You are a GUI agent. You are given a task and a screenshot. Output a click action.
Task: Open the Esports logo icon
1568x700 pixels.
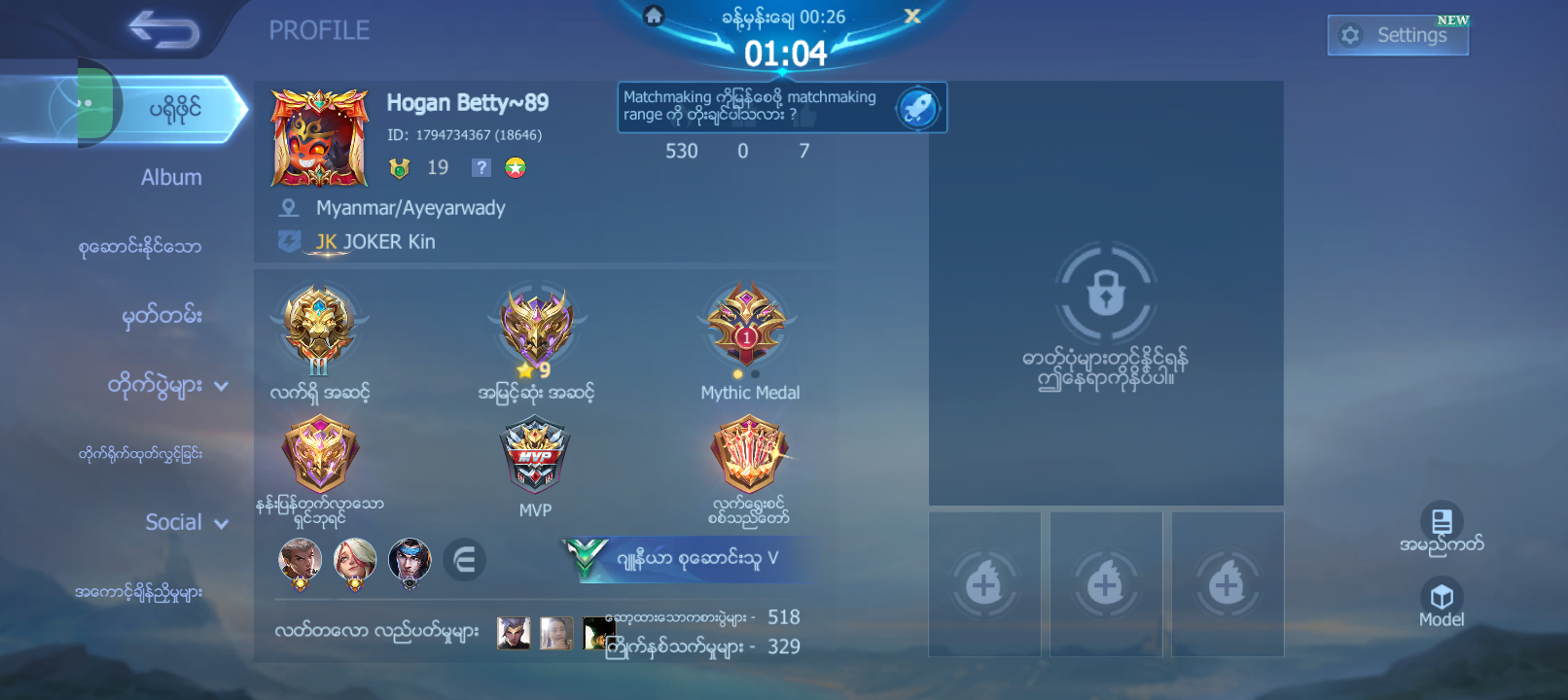click(x=464, y=560)
